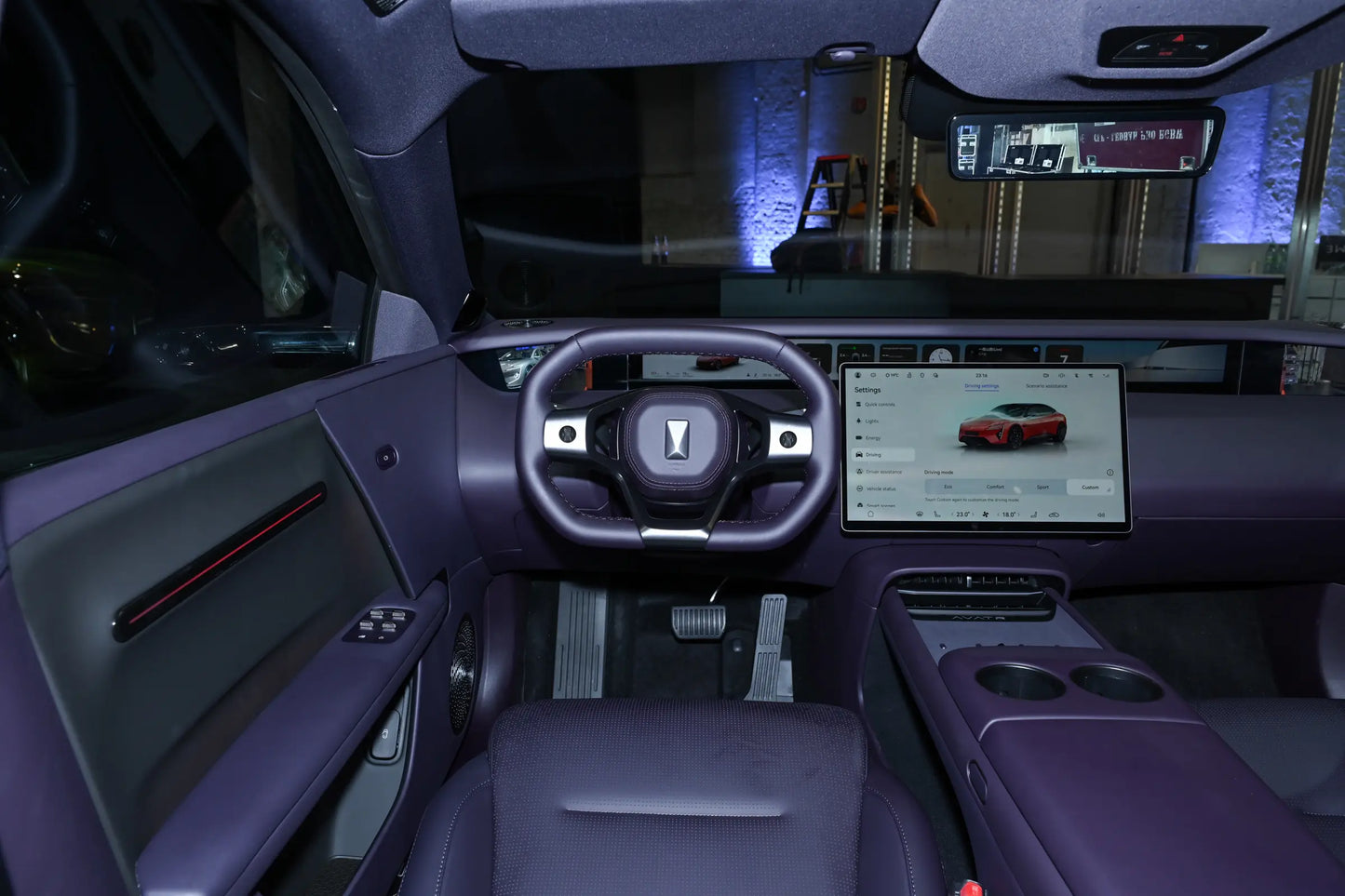The height and width of the screenshot is (896, 1345).
Task: Select the Eco driving mode
Action: click(x=947, y=487)
